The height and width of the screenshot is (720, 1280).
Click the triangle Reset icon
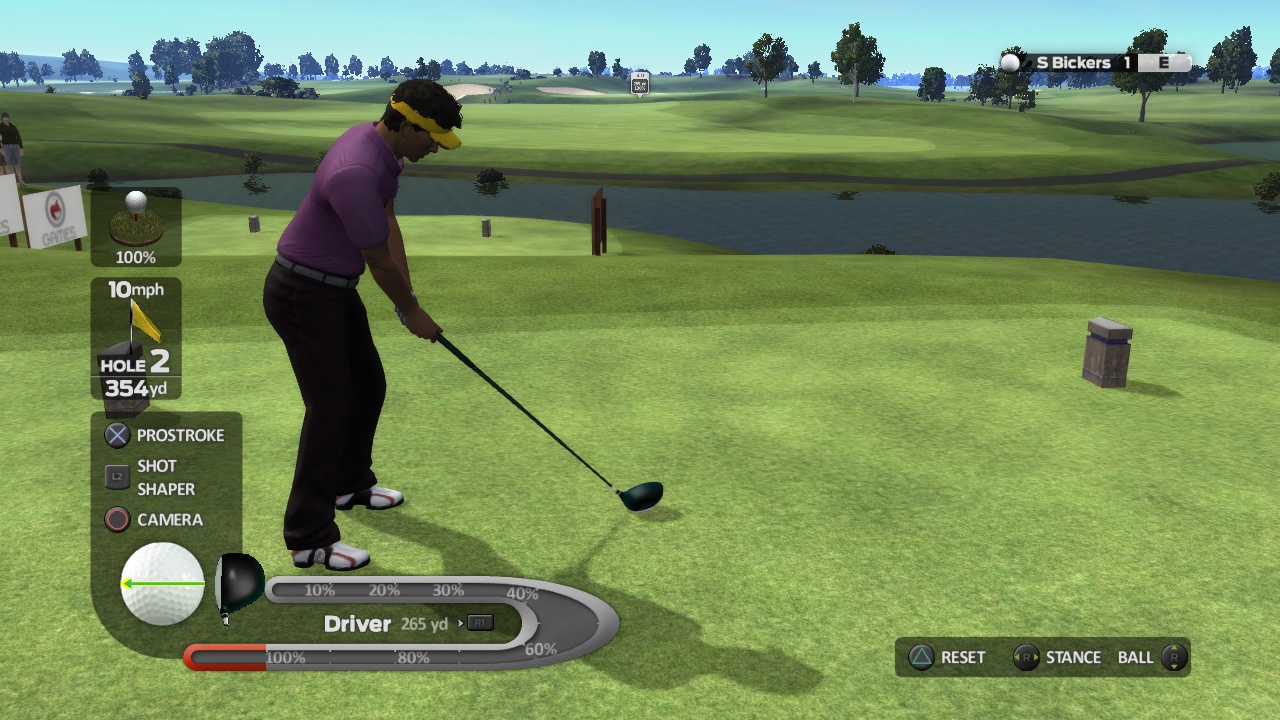(x=922, y=658)
